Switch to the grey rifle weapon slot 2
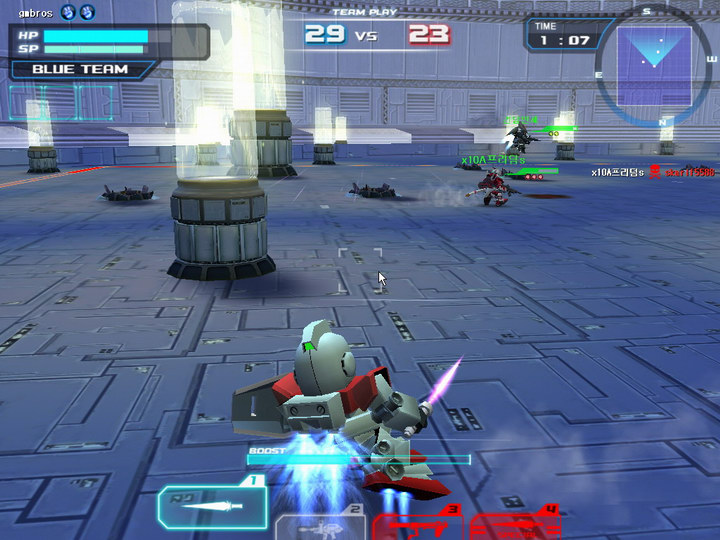Image resolution: width=720 pixels, height=540 pixels. pyautogui.click(x=320, y=526)
